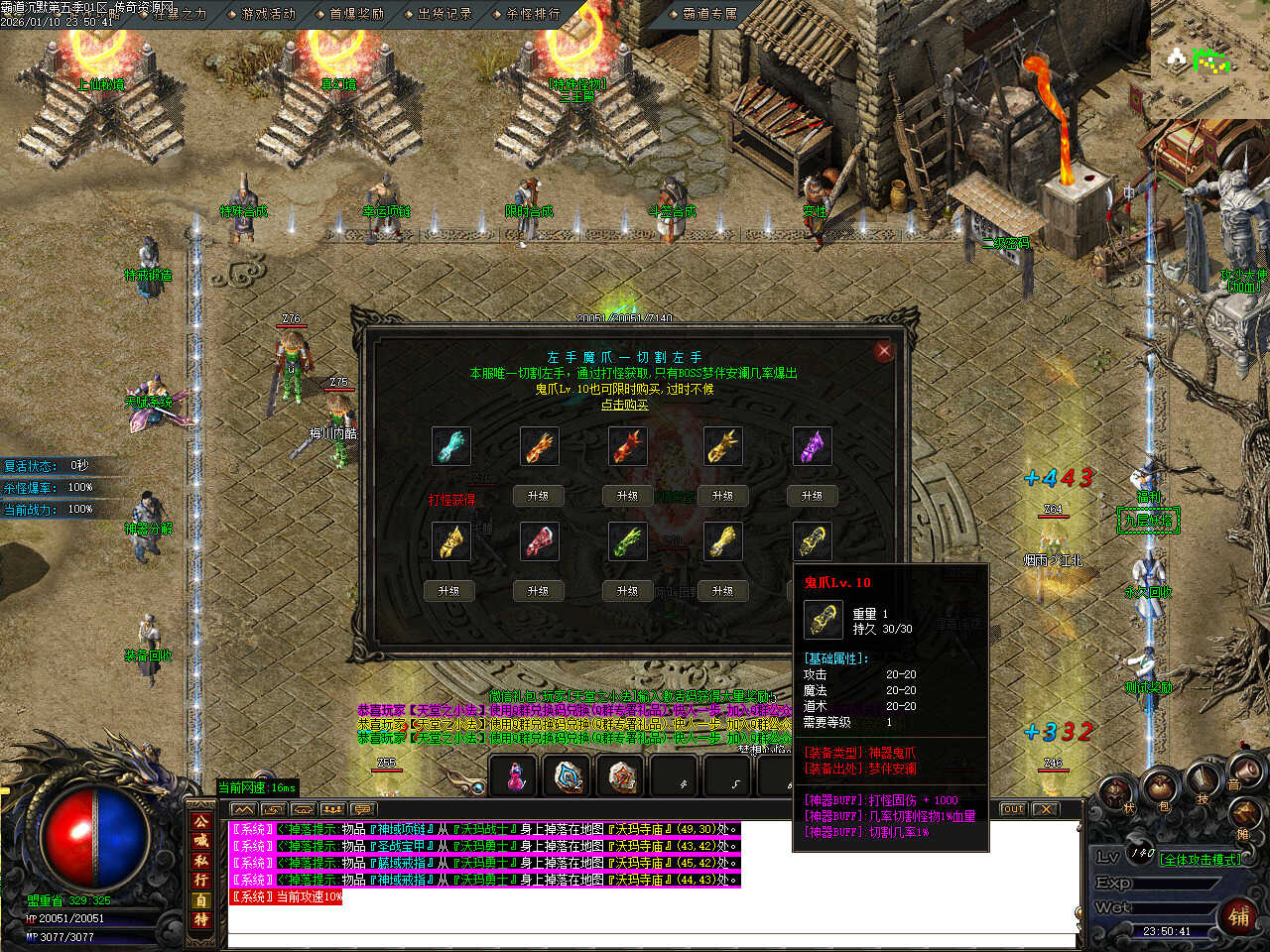The height and width of the screenshot is (952, 1270).
Task: Show the 出货记录 drop records
Action: point(444,14)
